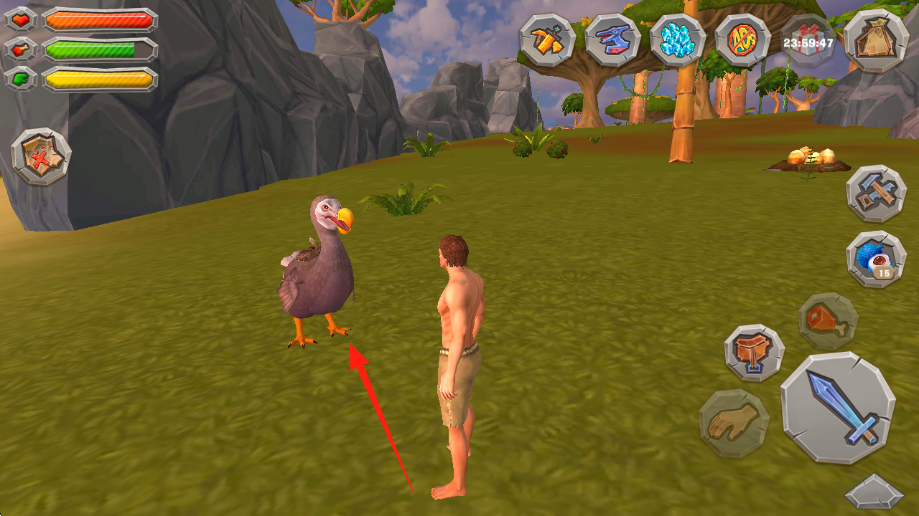Screen dimensions: 919x516
Task: Activate the hand grab button
Action: 733,424
